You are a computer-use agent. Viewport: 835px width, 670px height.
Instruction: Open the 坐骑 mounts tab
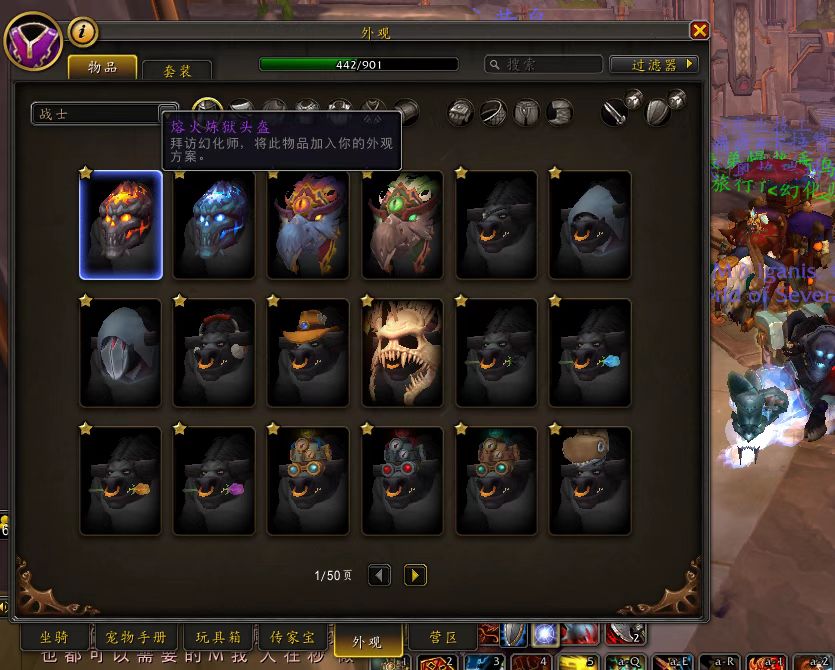(x=57, y=638)
